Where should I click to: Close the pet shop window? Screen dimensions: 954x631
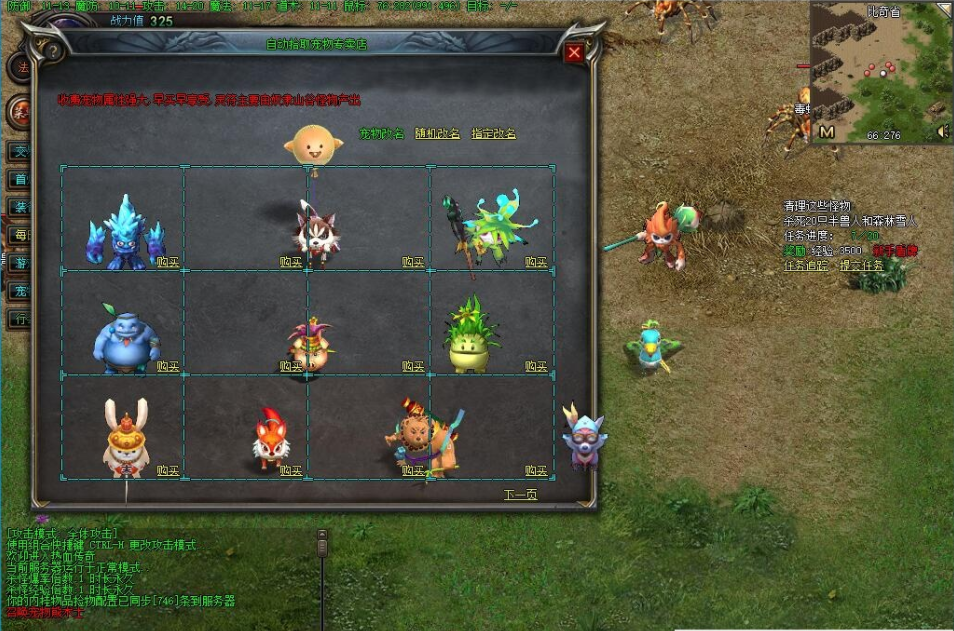click(x=574, y=53)
